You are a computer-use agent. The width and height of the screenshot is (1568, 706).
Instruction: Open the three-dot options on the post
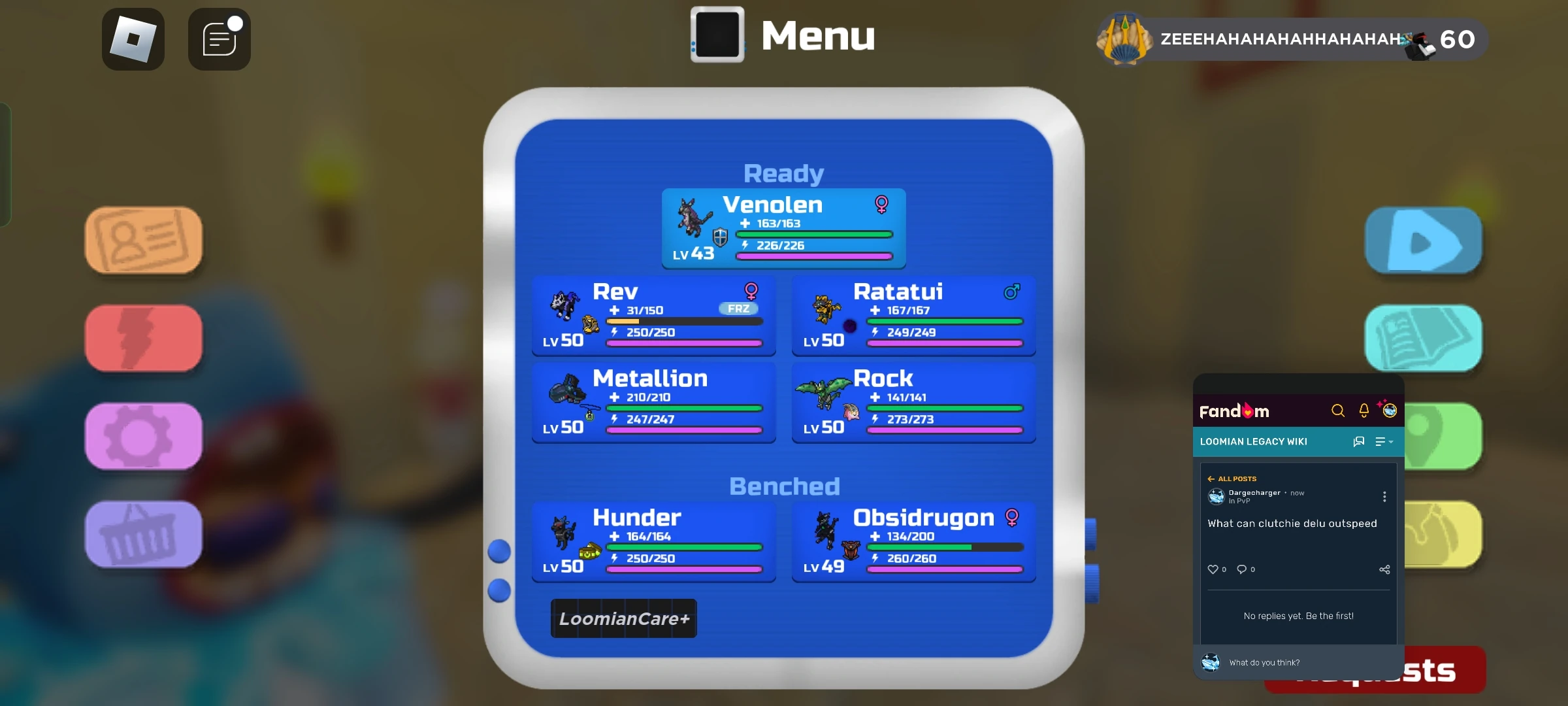[1384, 497]
